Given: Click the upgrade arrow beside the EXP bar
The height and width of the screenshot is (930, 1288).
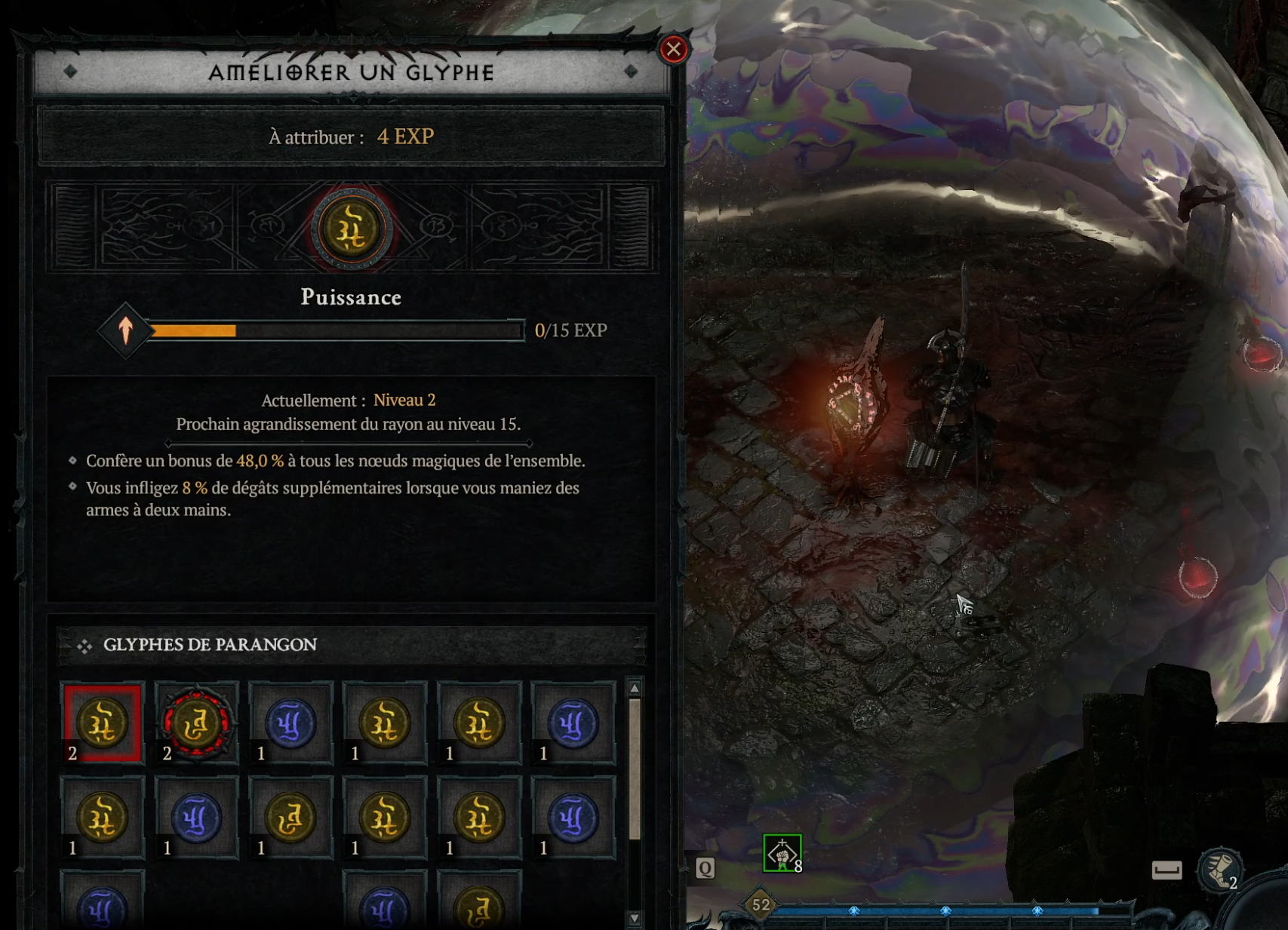Looking at the screenshot, I should tap(125, 330).
